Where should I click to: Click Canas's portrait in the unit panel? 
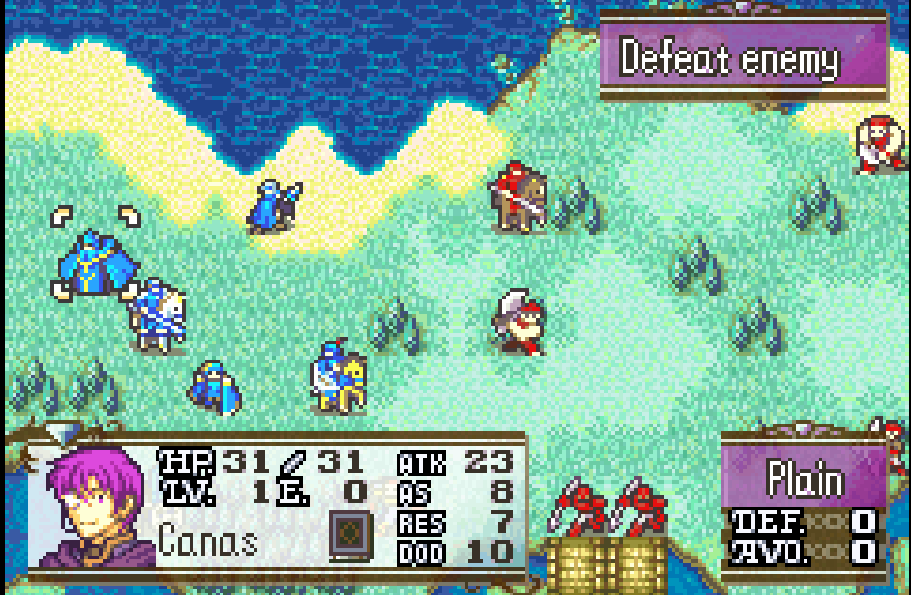[x=97, y=507]
